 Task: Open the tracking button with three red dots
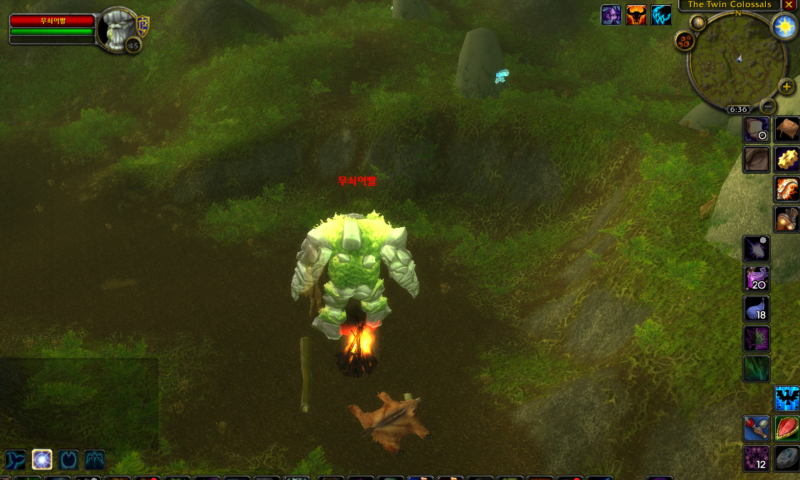click(685, 41)
